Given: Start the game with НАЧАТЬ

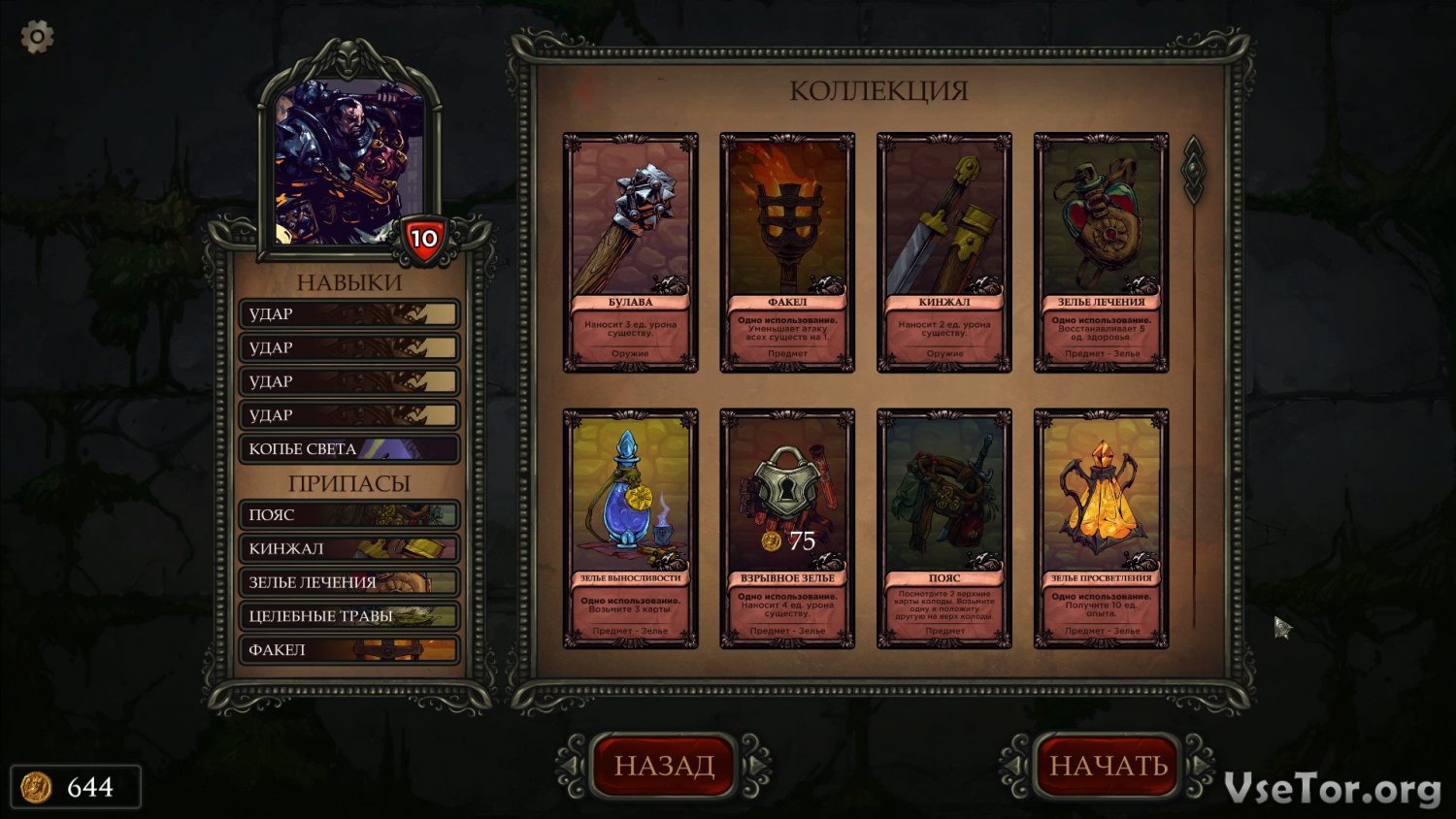Looking at the screenshot, I should (x=1108, y=766).
